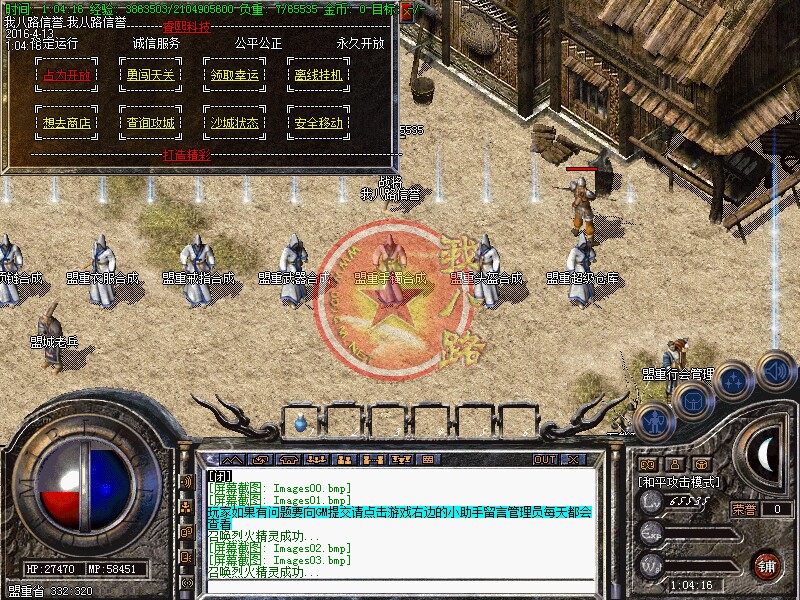Image resolution: width=800 pixels, height=600 pixels.
Task: Choose the 安全移动 safe teleport option
Action: [318, 123]
